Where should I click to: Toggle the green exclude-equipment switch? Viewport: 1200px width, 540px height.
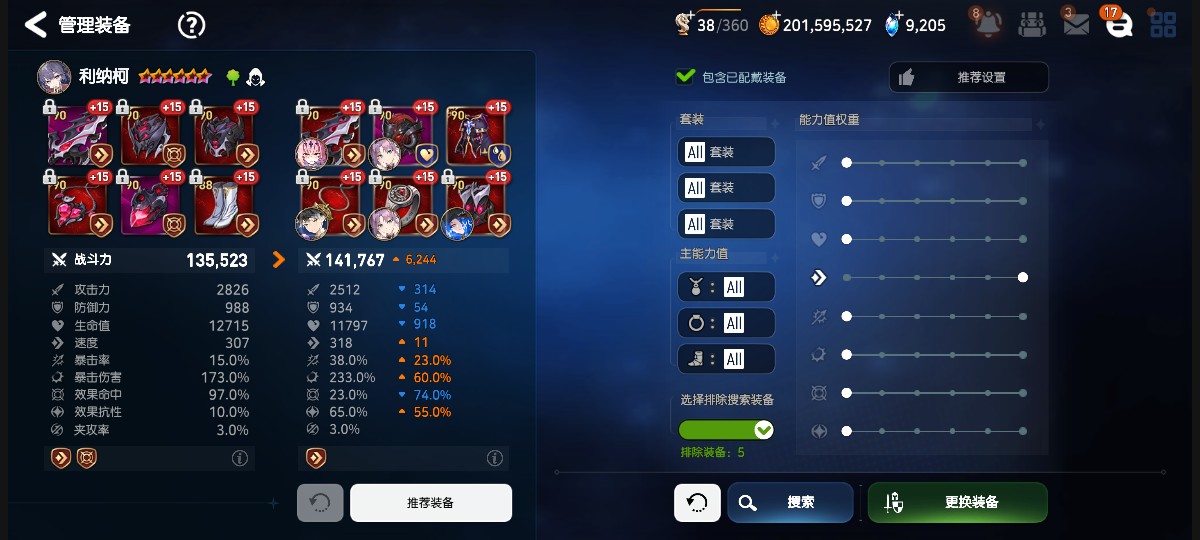(x=726, y=430)
